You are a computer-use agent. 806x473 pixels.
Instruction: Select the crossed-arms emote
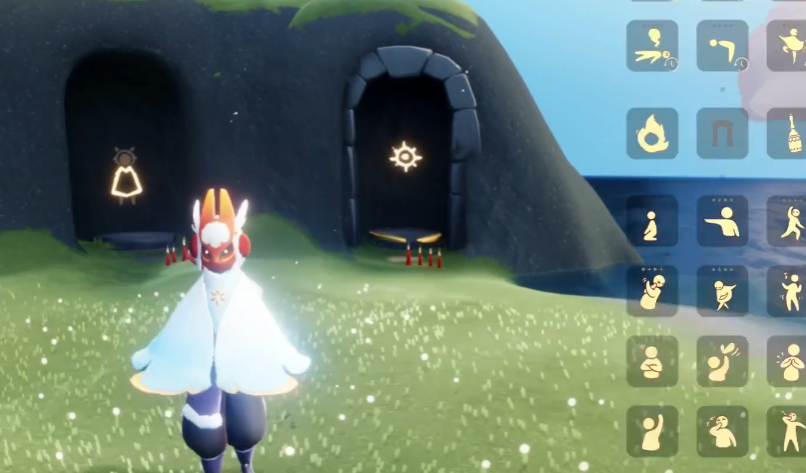click(x=652, y=361)
